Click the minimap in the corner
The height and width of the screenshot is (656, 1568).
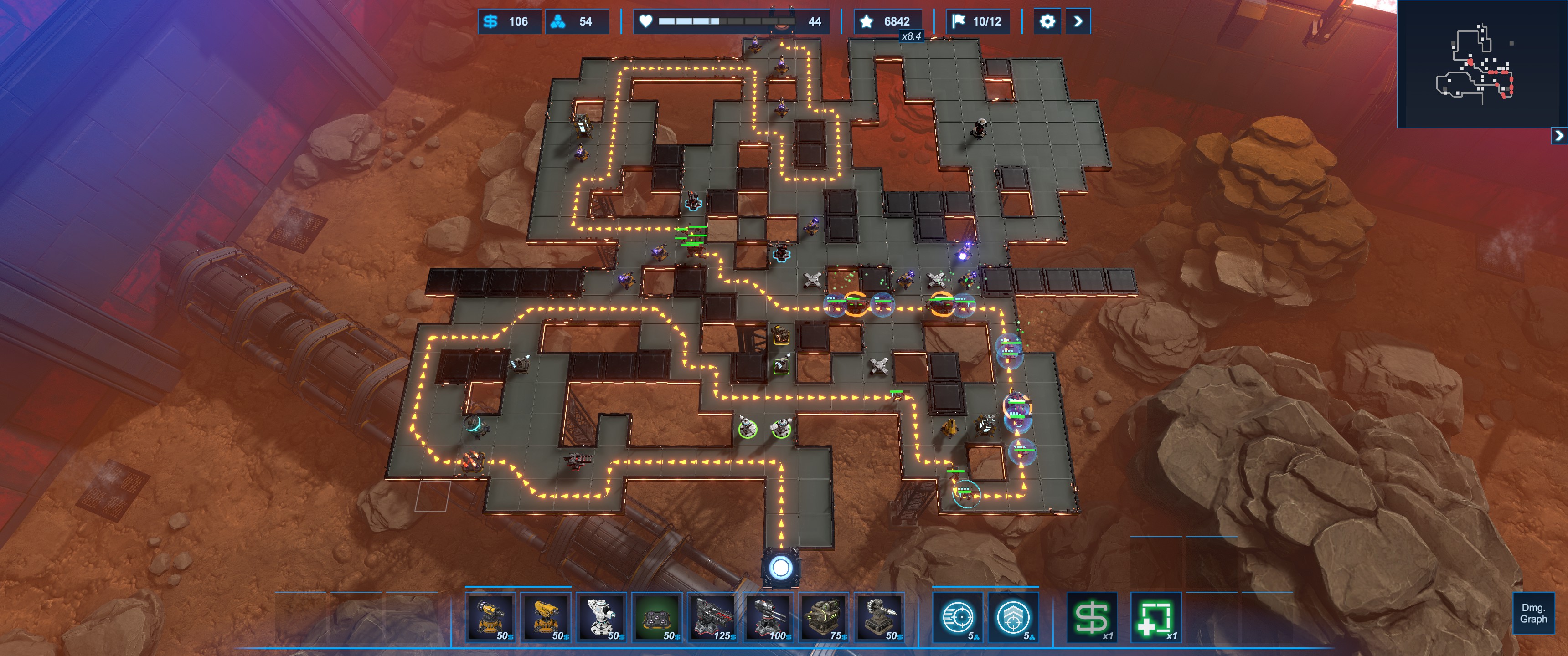tap(1481, 64)
